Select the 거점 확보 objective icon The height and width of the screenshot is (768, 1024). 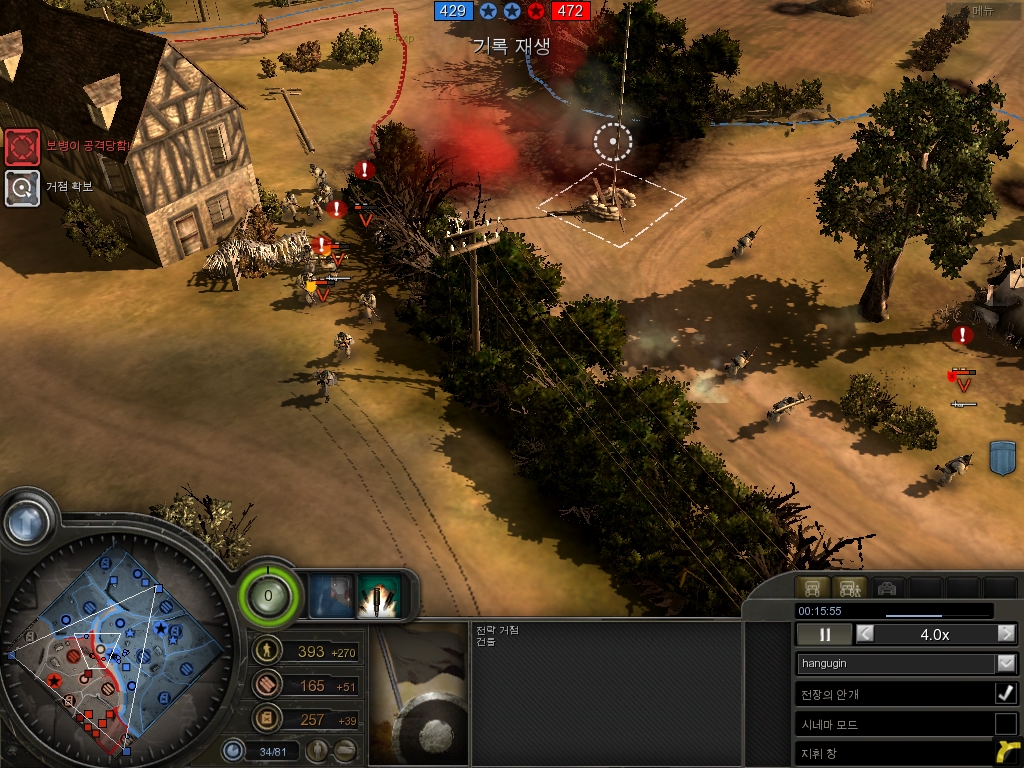(22, 187)
